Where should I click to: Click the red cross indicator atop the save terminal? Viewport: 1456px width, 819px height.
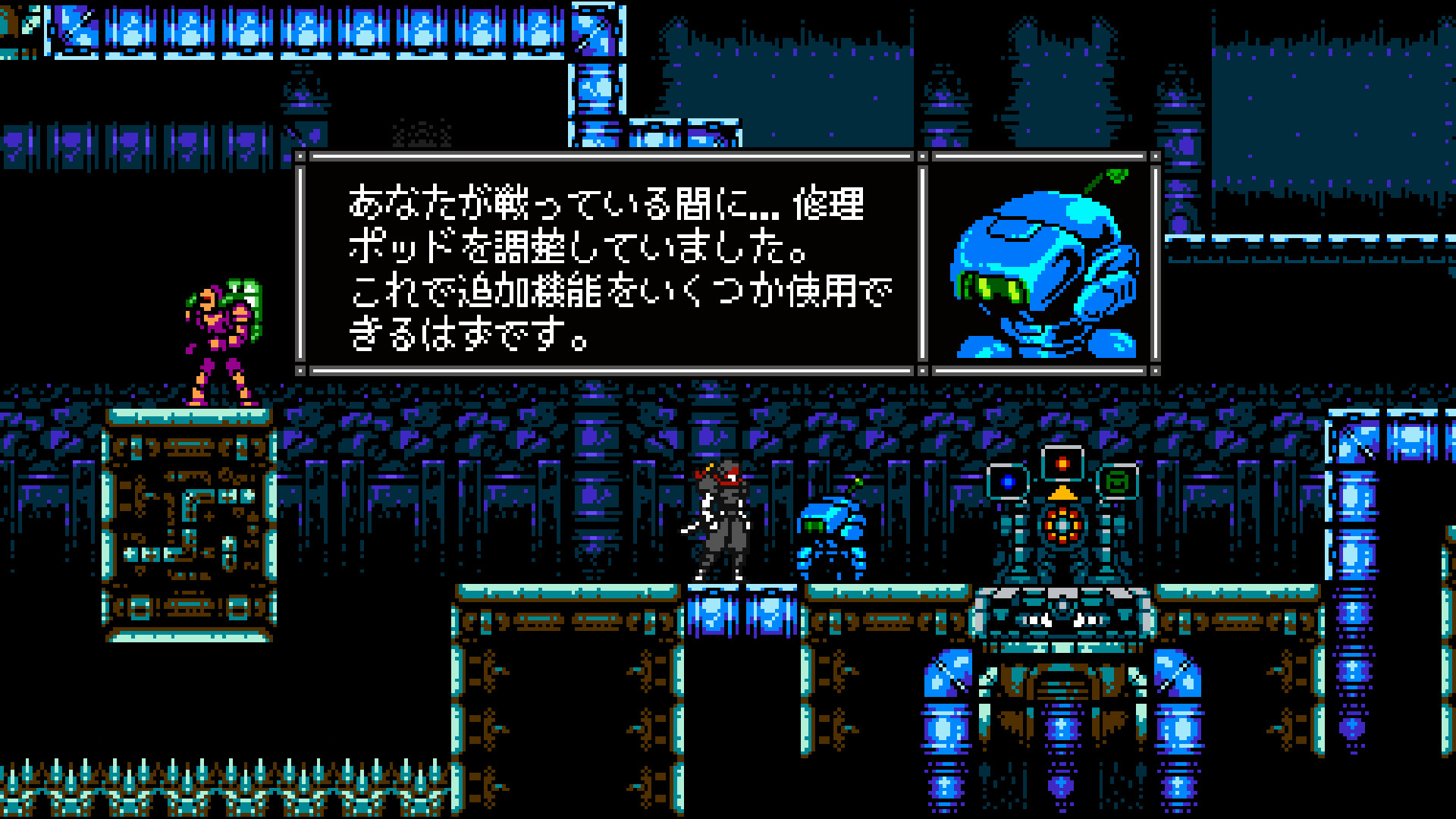point(1062,465)
